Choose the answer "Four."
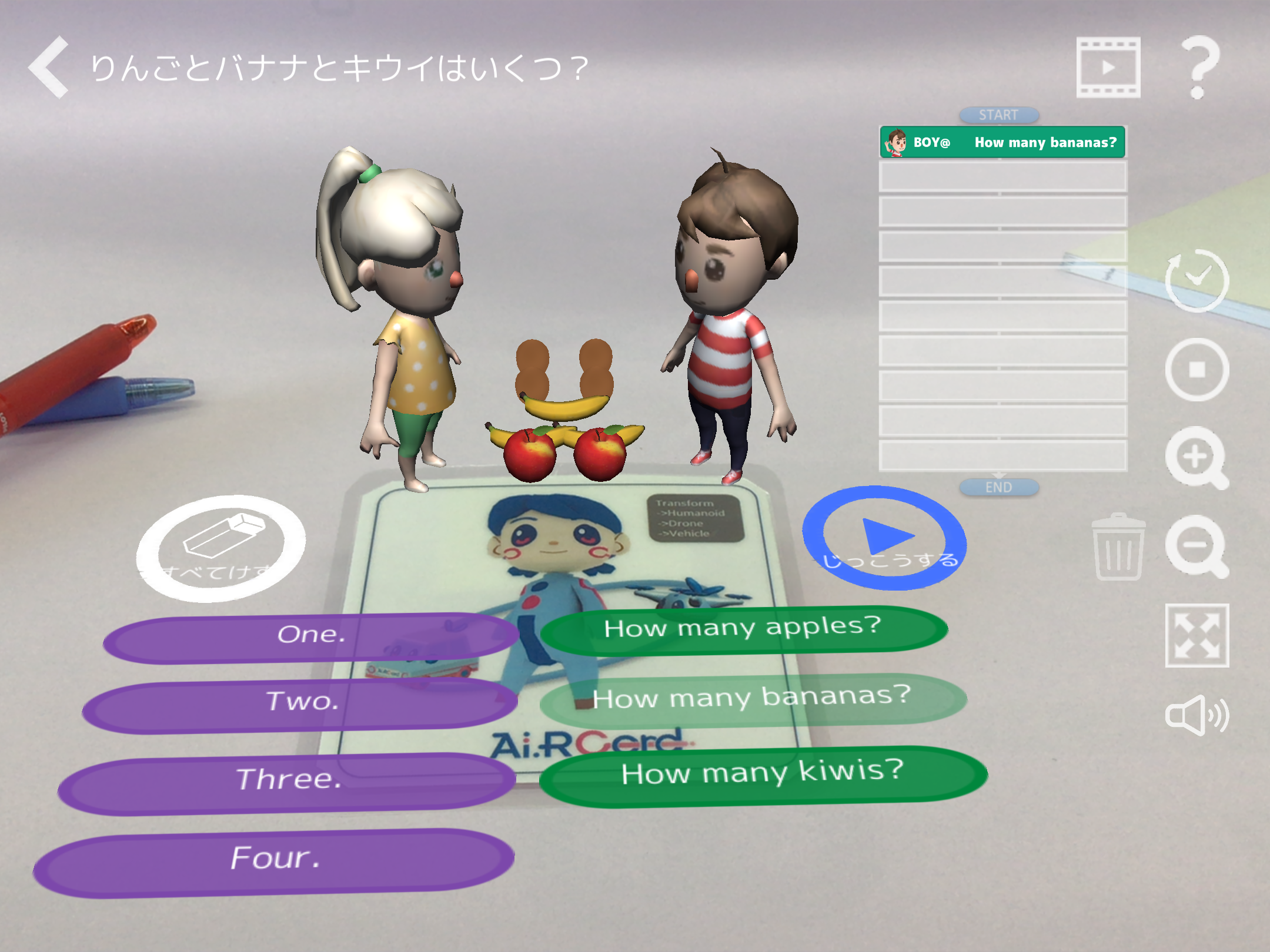This screenshot has height=952, width=1270. tap(274, 860)
